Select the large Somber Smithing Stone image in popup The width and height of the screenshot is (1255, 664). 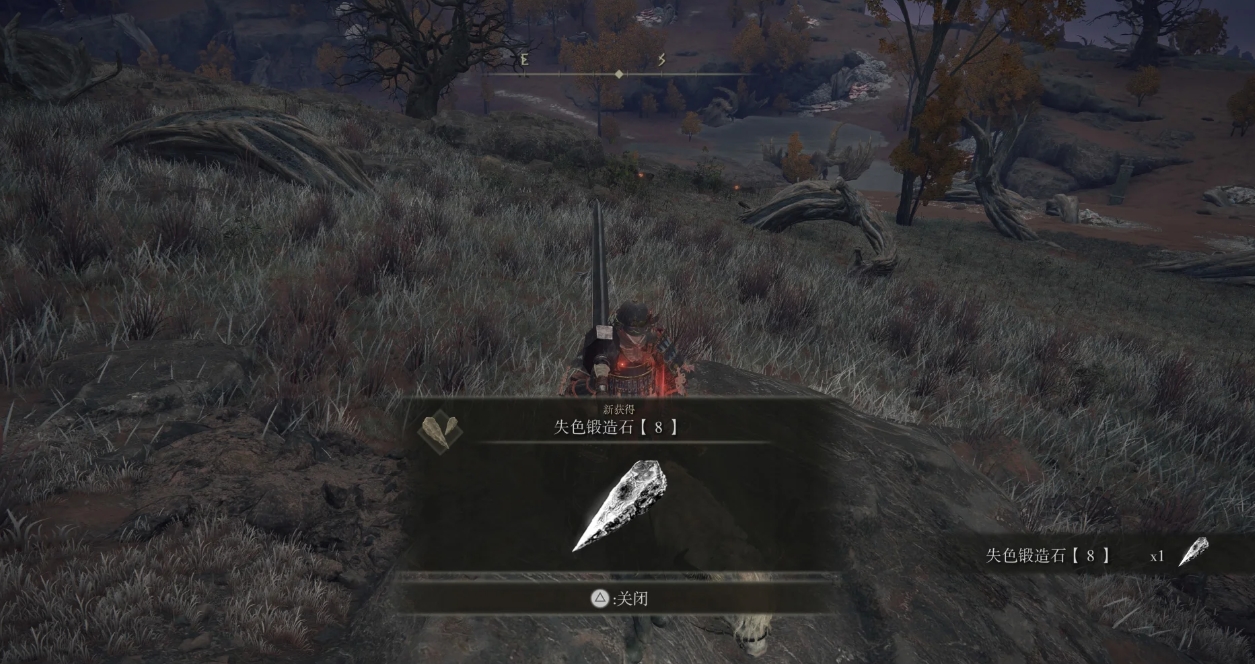pyautogui.click(x=619, y=504)
